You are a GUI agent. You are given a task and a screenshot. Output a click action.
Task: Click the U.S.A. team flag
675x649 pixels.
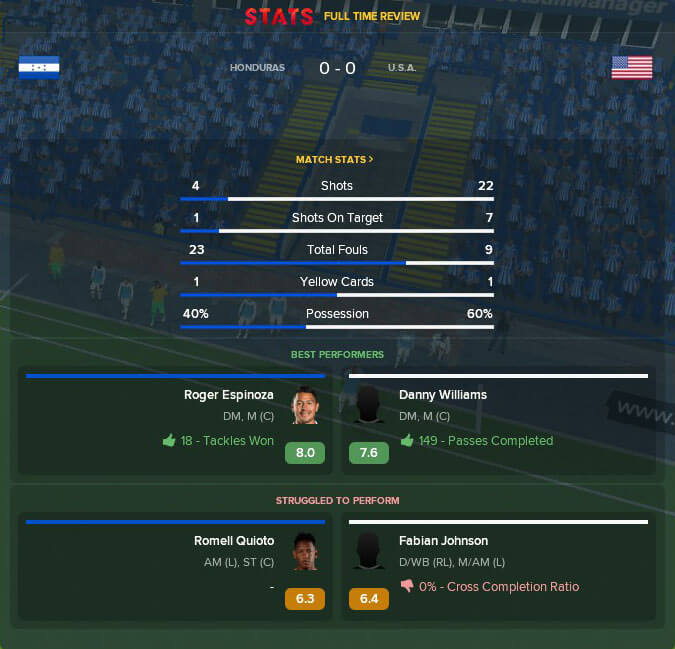632,67
